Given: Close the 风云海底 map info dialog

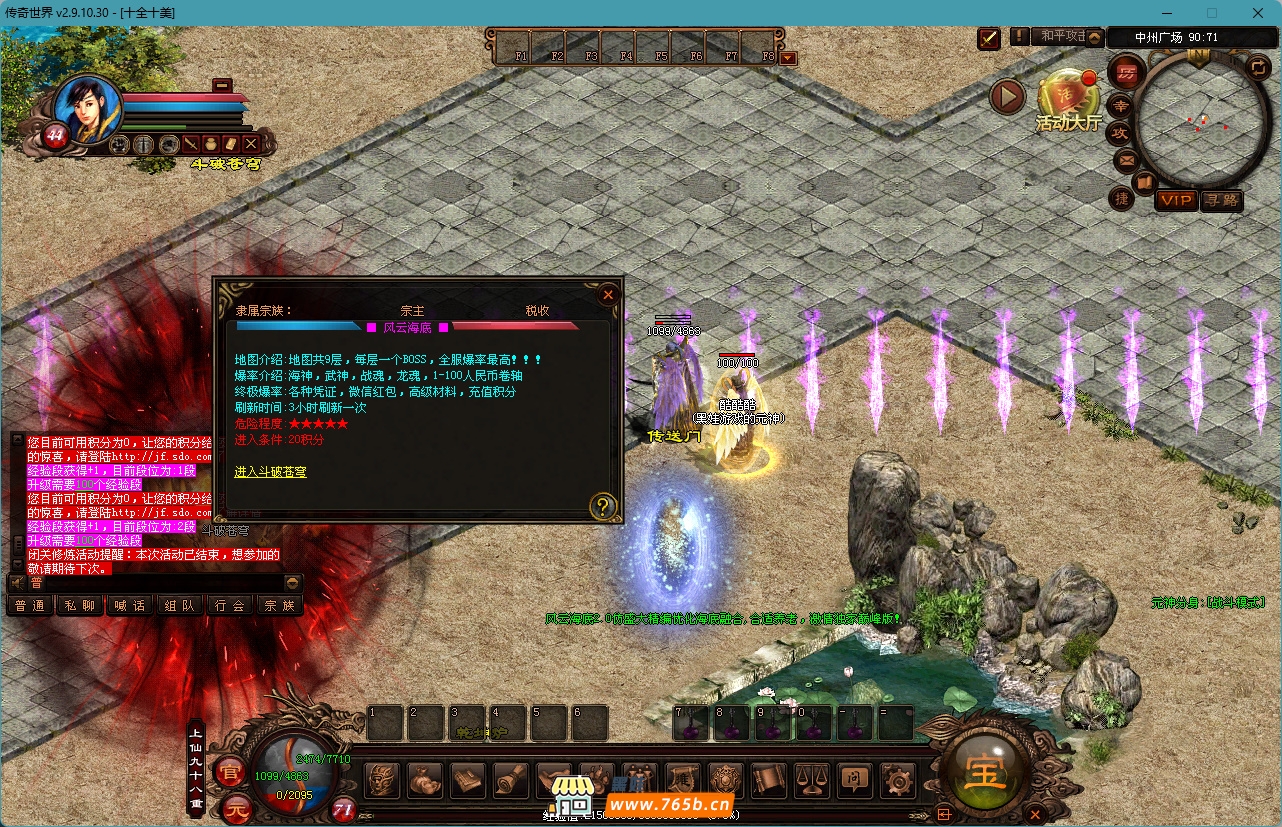Looking at the screenshot, I should click(607, 295).
